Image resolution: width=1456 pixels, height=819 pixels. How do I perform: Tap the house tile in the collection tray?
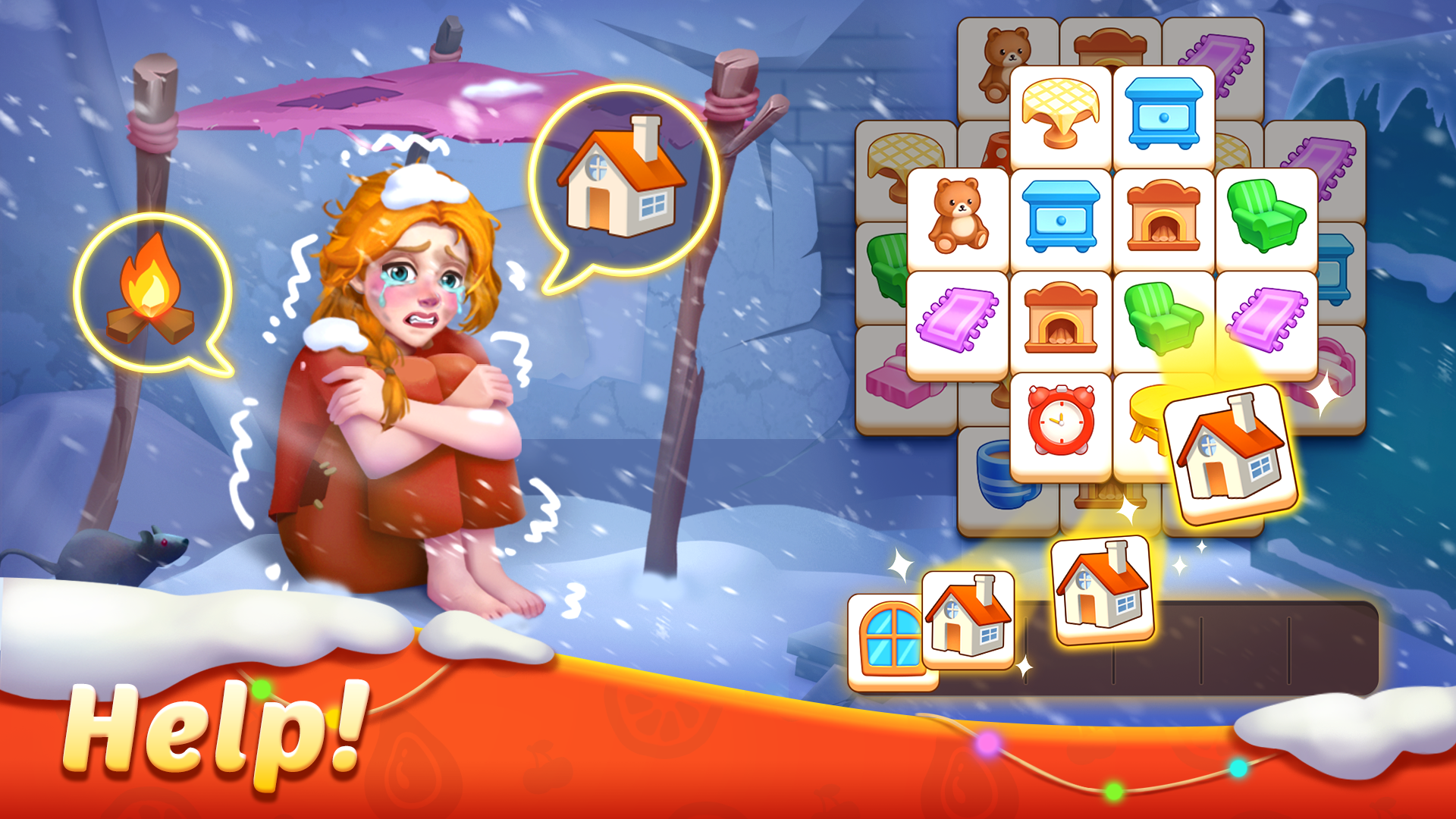pyautogui.click(x=969, y=622)
